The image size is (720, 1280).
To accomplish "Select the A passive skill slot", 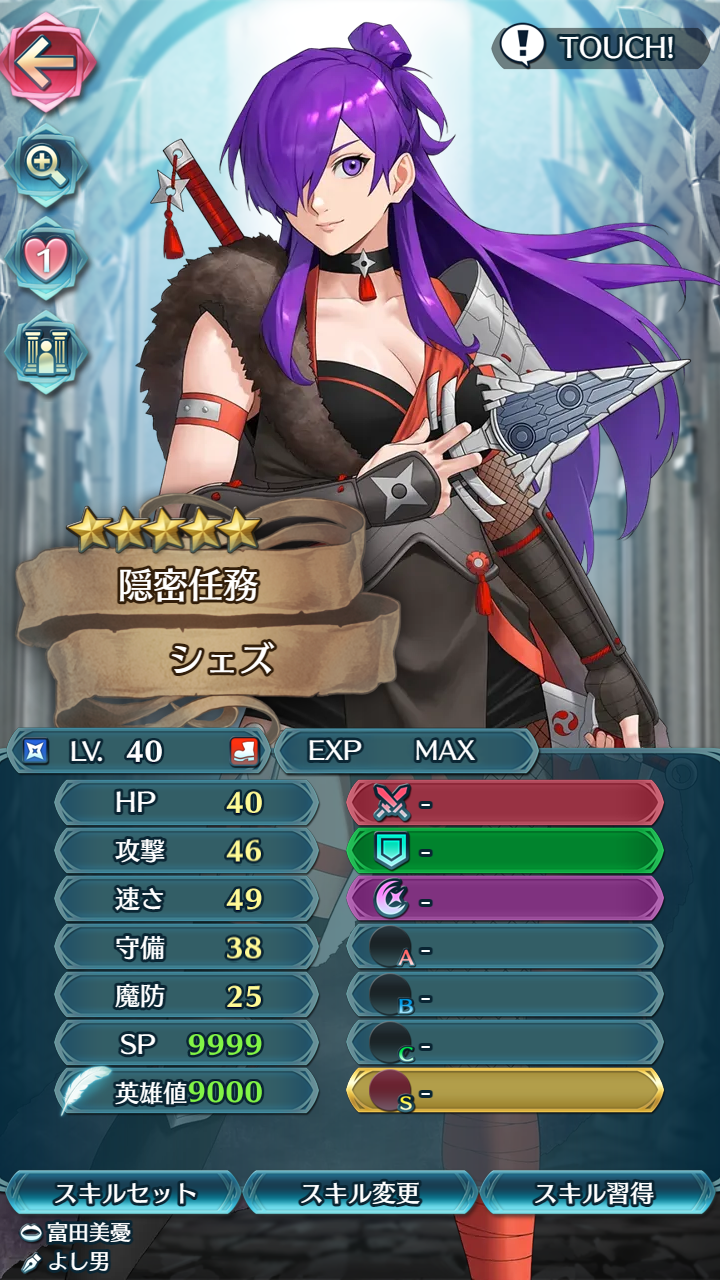I will point(505,947).
